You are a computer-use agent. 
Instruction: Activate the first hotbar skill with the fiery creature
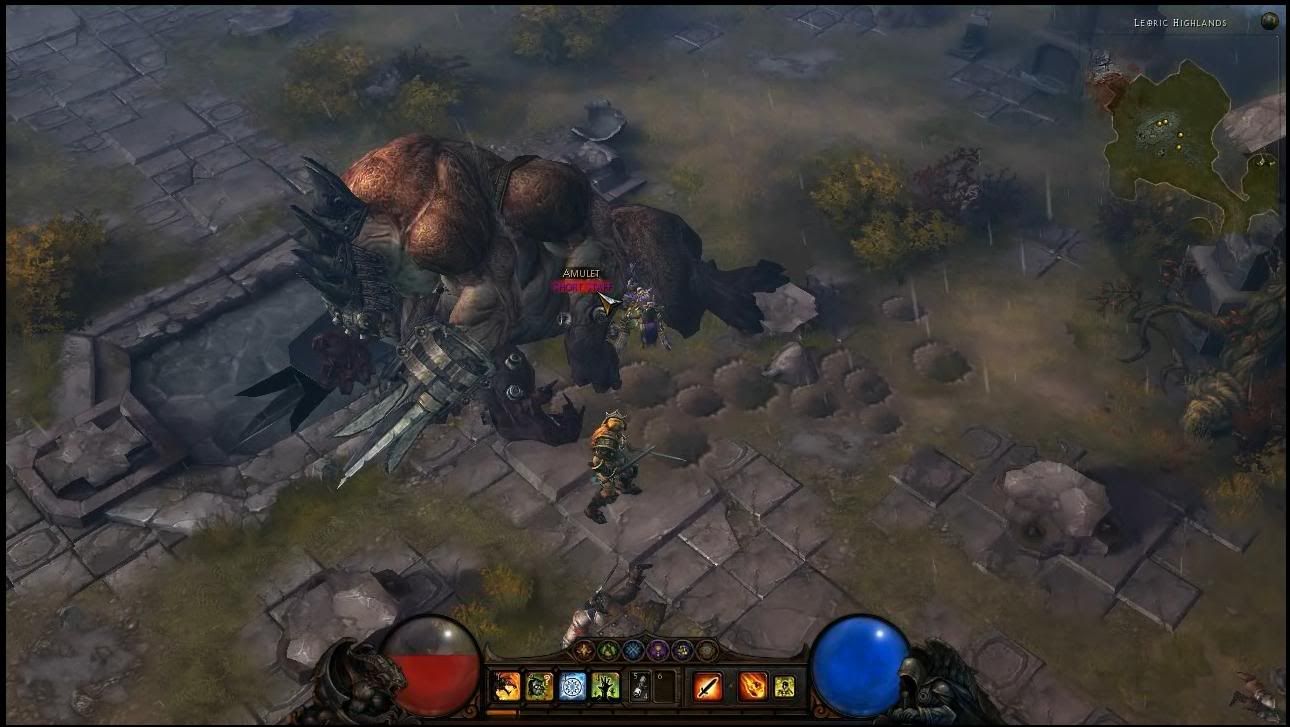click(x=508, y=686)
